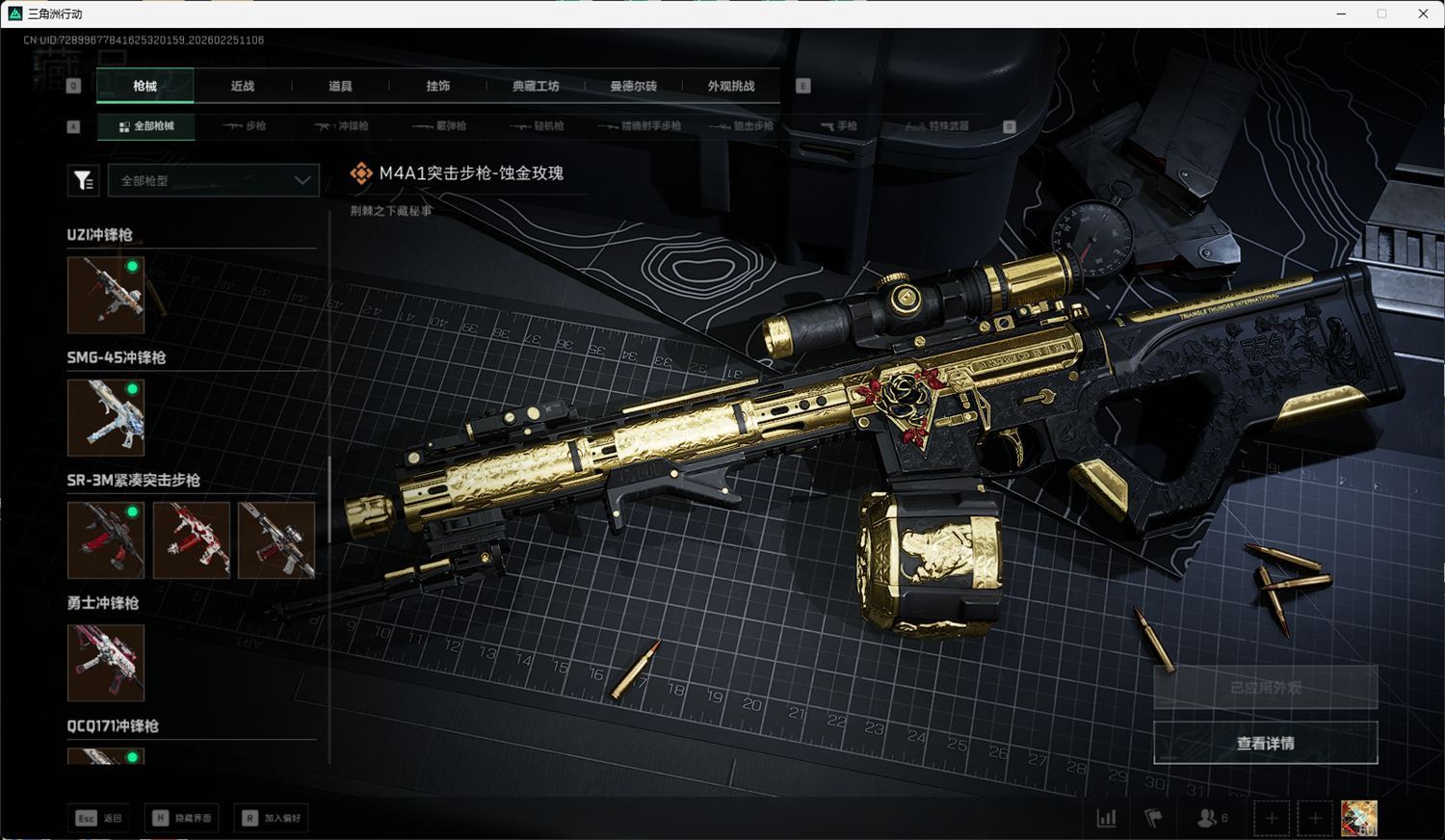This screenshot has width=1445, height=840.
Task: Pick the 勇士冲锋枪 skin thumbnail
Action: 106,663
